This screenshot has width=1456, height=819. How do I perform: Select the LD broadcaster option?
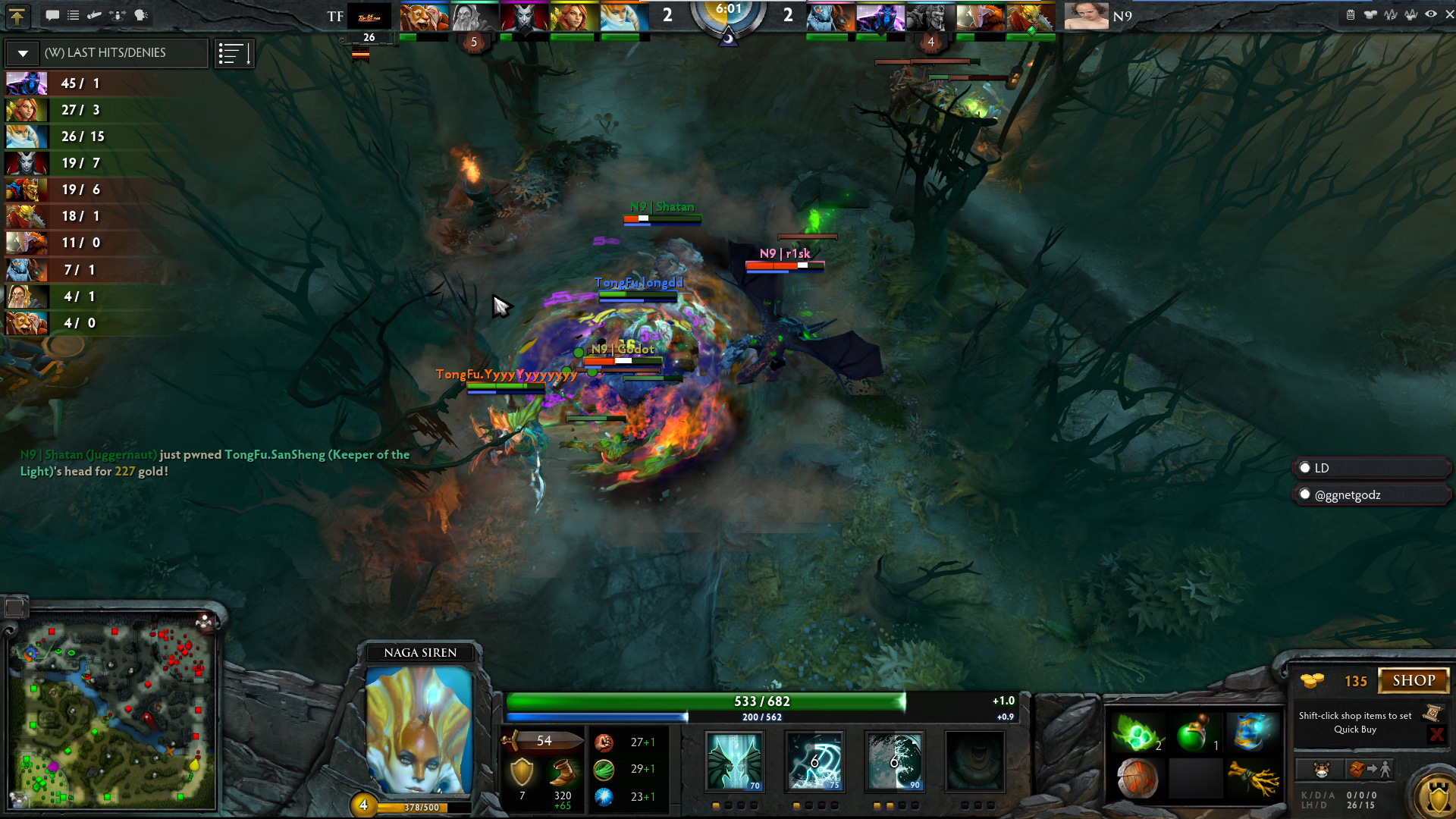[1305, 468]
